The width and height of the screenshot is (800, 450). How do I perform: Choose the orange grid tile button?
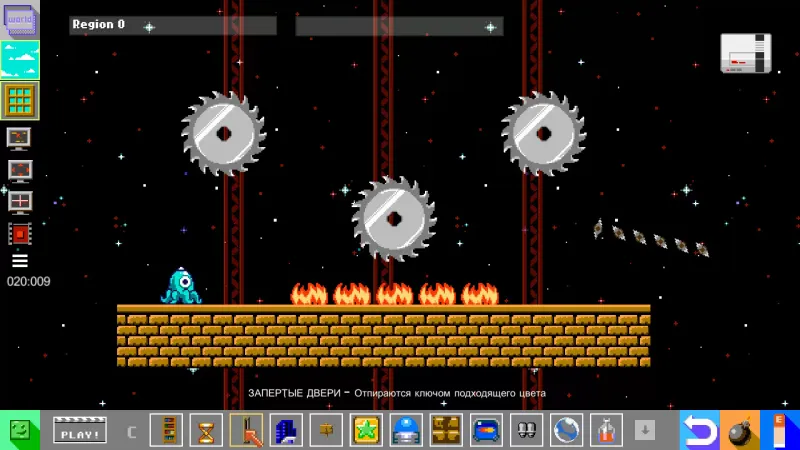pos(19,100)
